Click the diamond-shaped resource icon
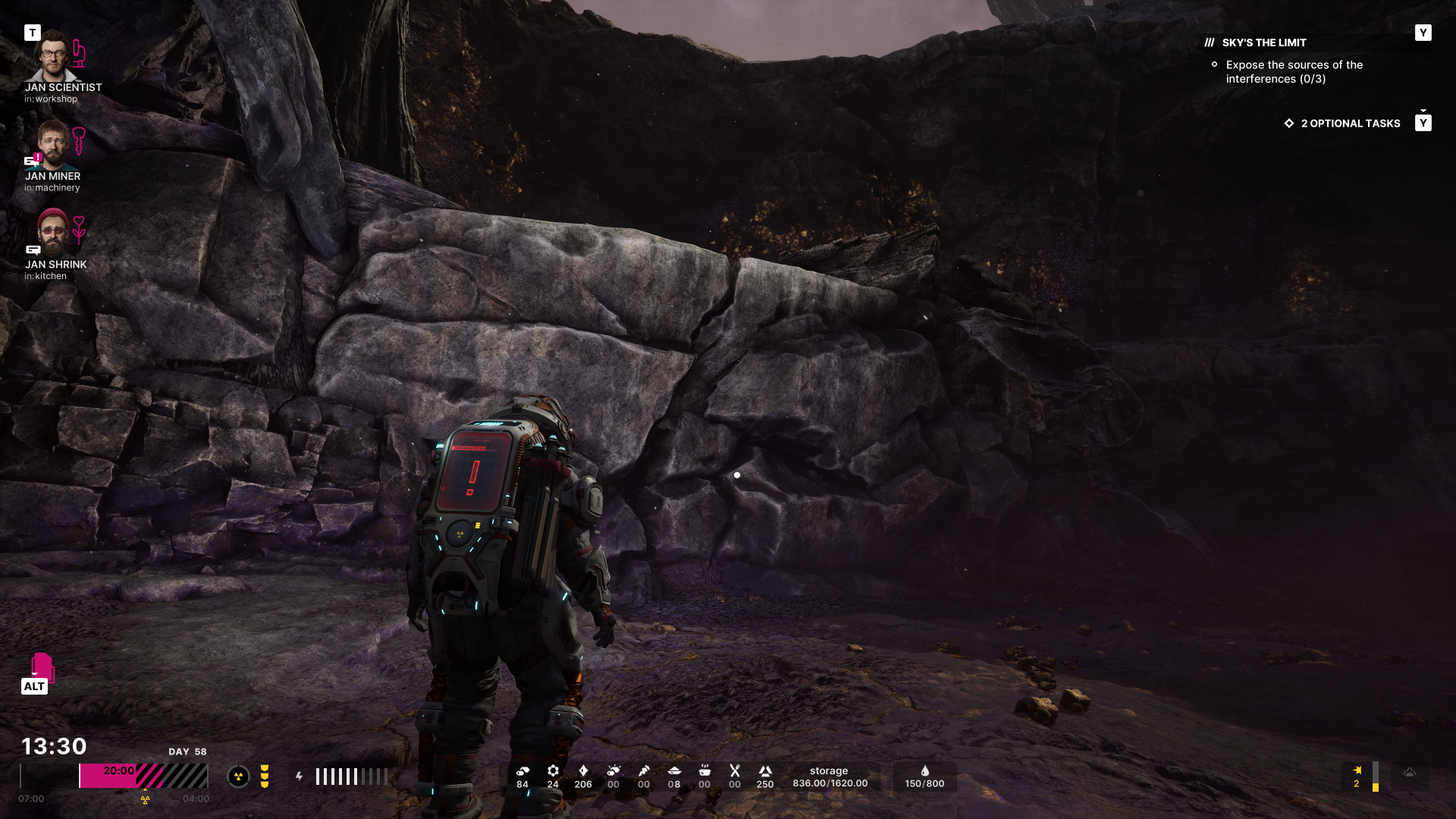Screen dimensions: 1456x819 click(x=583, y=771)
